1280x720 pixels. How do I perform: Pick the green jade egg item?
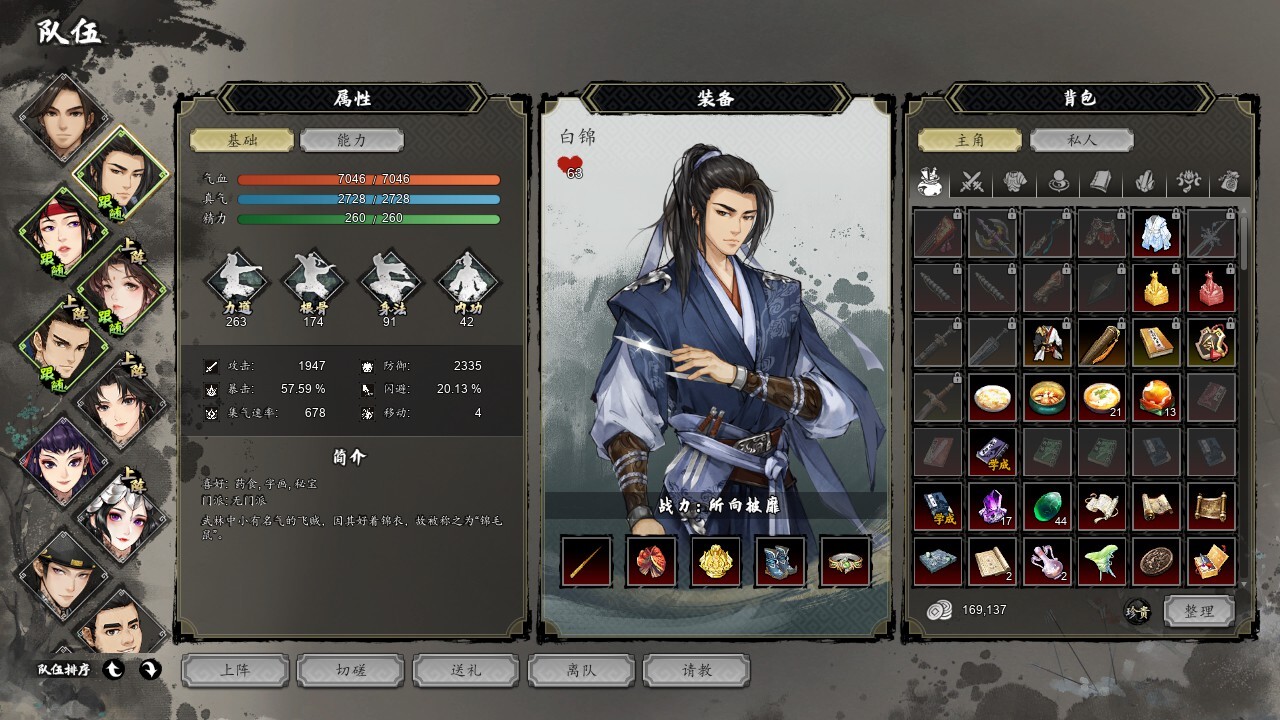pos(1047,506)
